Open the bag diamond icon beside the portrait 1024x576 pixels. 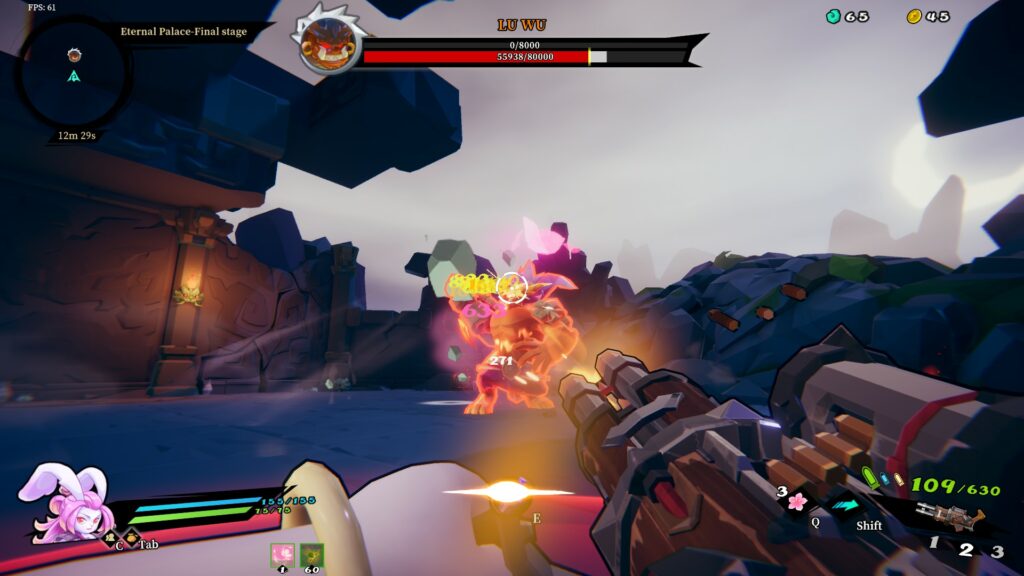(x=132, y=538)
